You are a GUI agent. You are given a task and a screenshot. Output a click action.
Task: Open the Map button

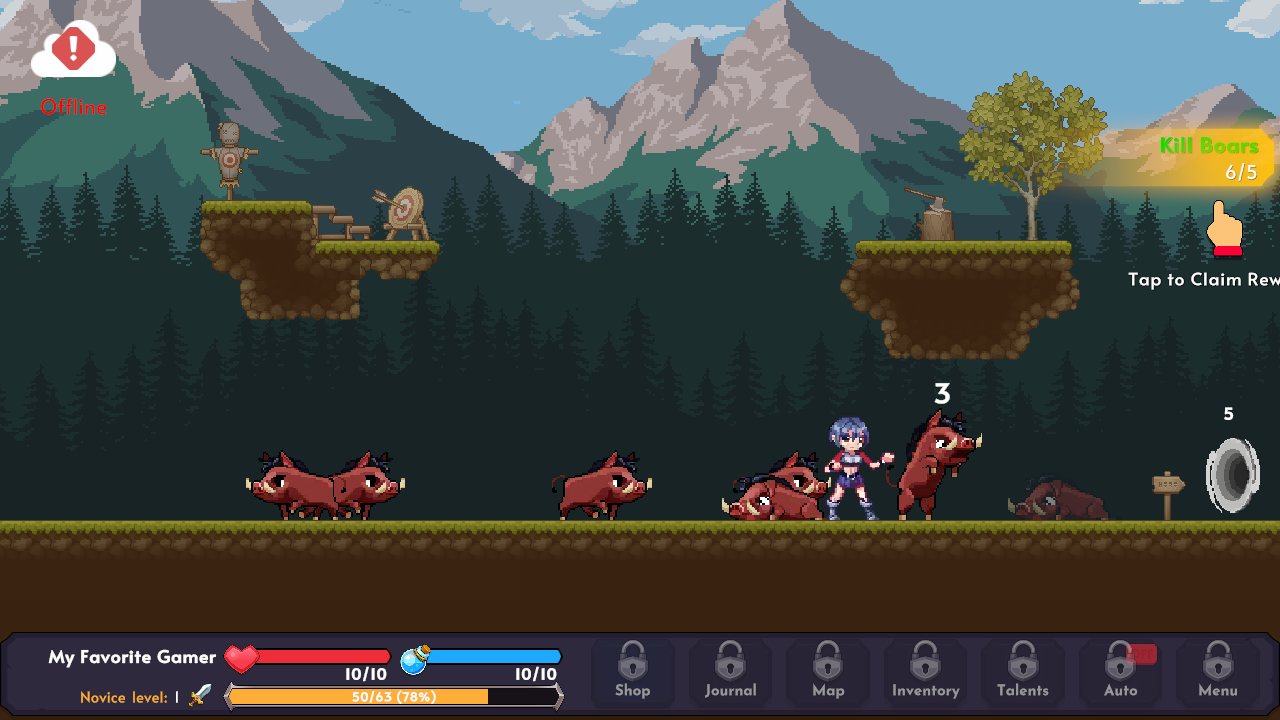828,671
